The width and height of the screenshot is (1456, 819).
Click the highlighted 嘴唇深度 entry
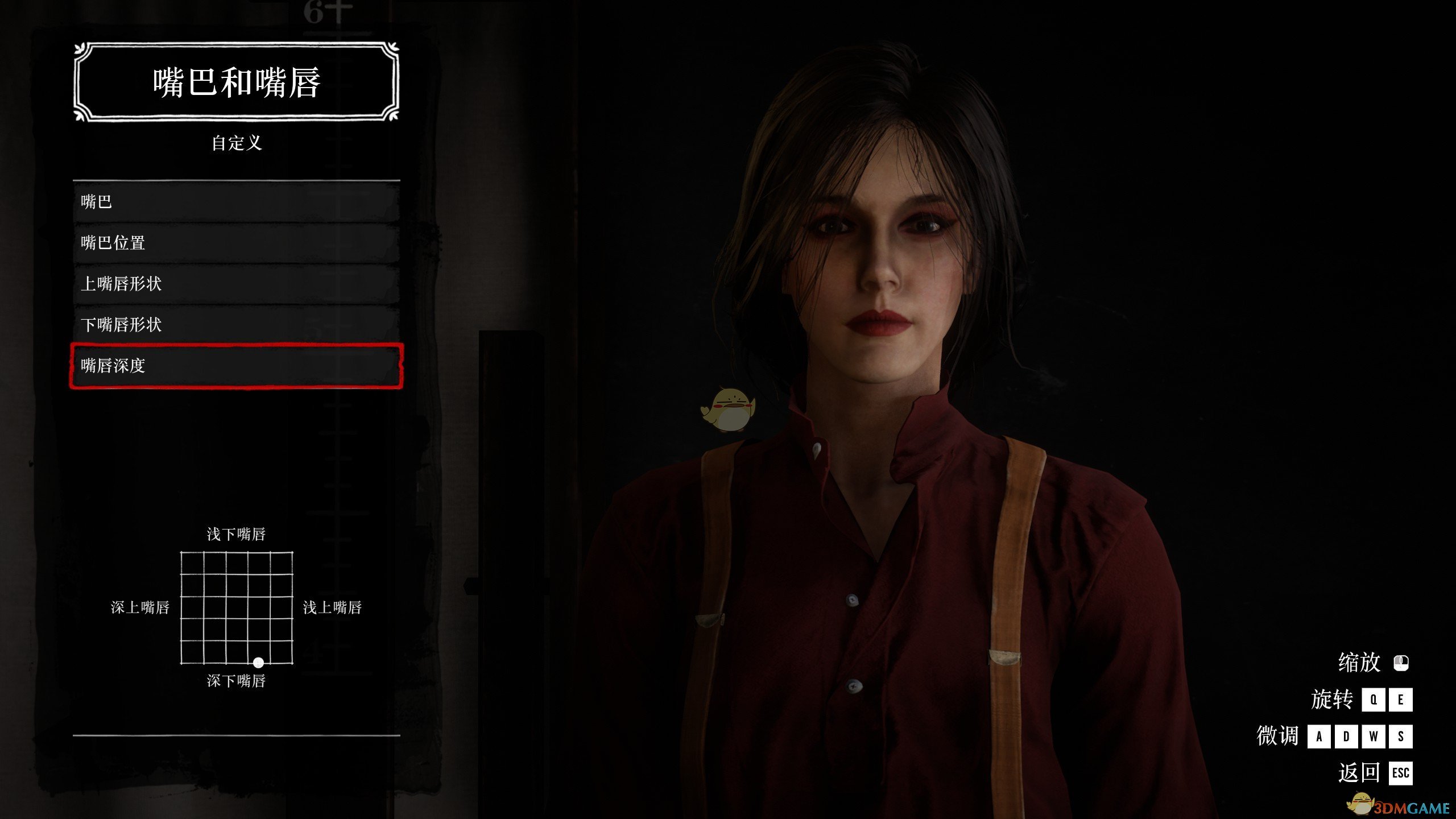[x=236, y=366]
